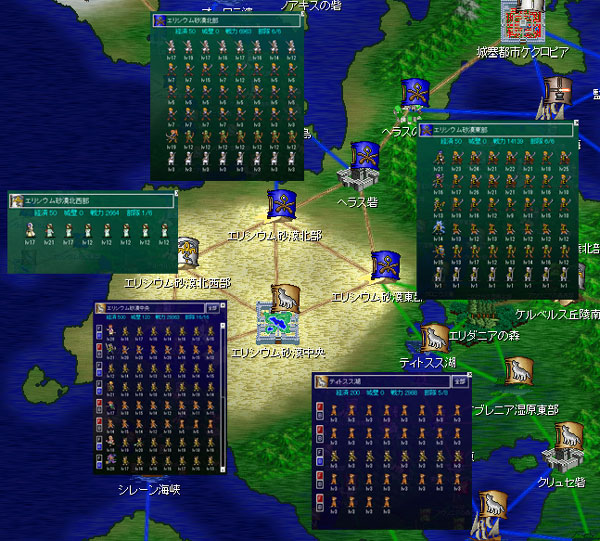The height and width of the screenshot is (541, 600).
Task: Choose the エリシウム砂漠東部 blue flag node
Action: [387, 267]
